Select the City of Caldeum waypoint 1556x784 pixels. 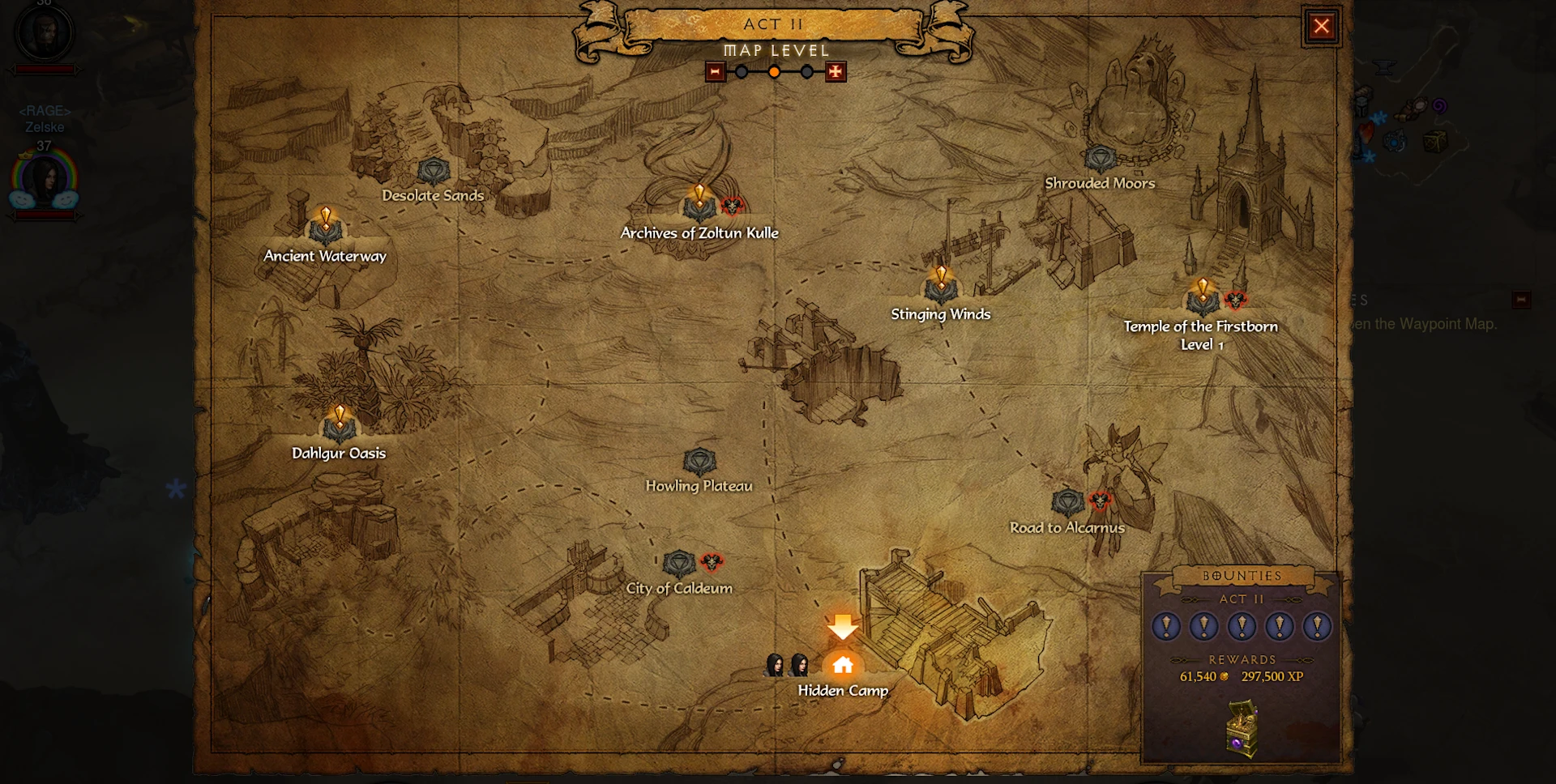point(679,564)
